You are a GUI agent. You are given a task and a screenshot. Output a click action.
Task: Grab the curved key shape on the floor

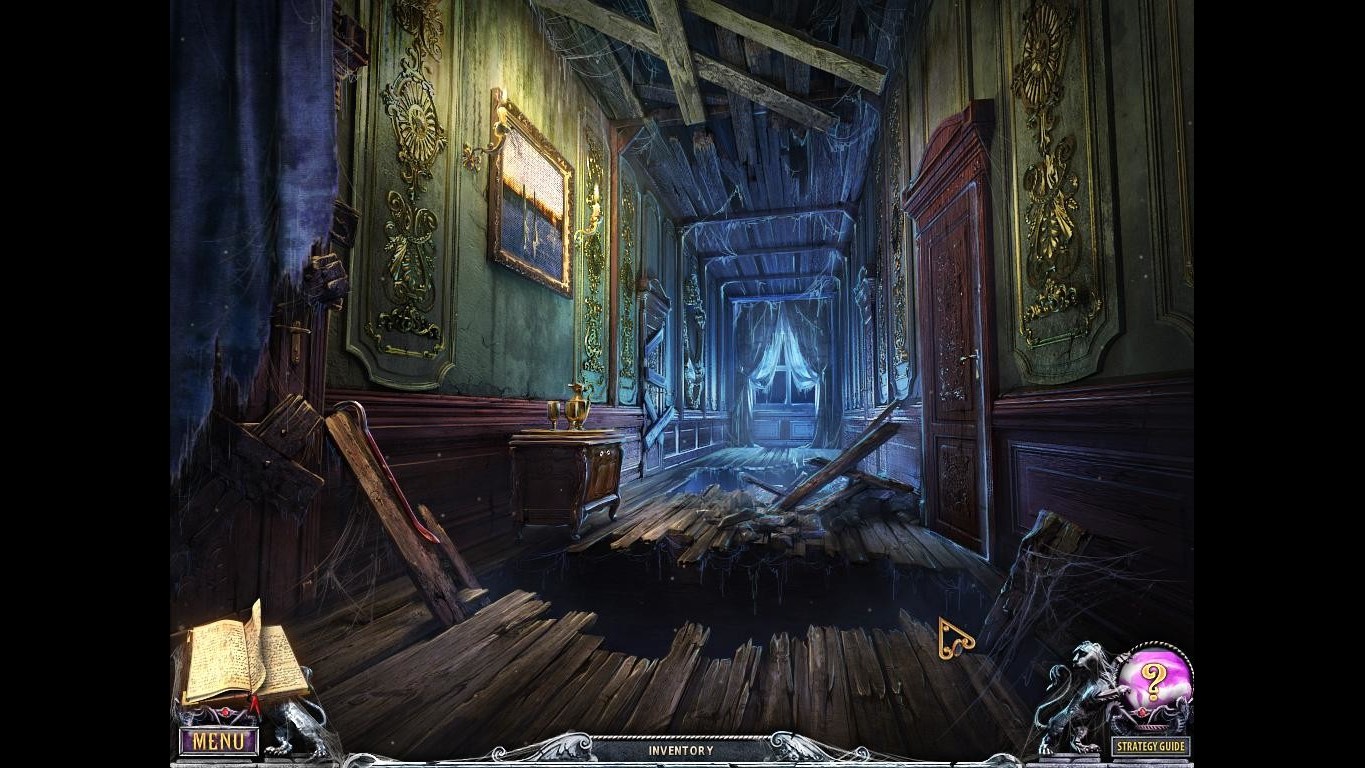(955, 636)
